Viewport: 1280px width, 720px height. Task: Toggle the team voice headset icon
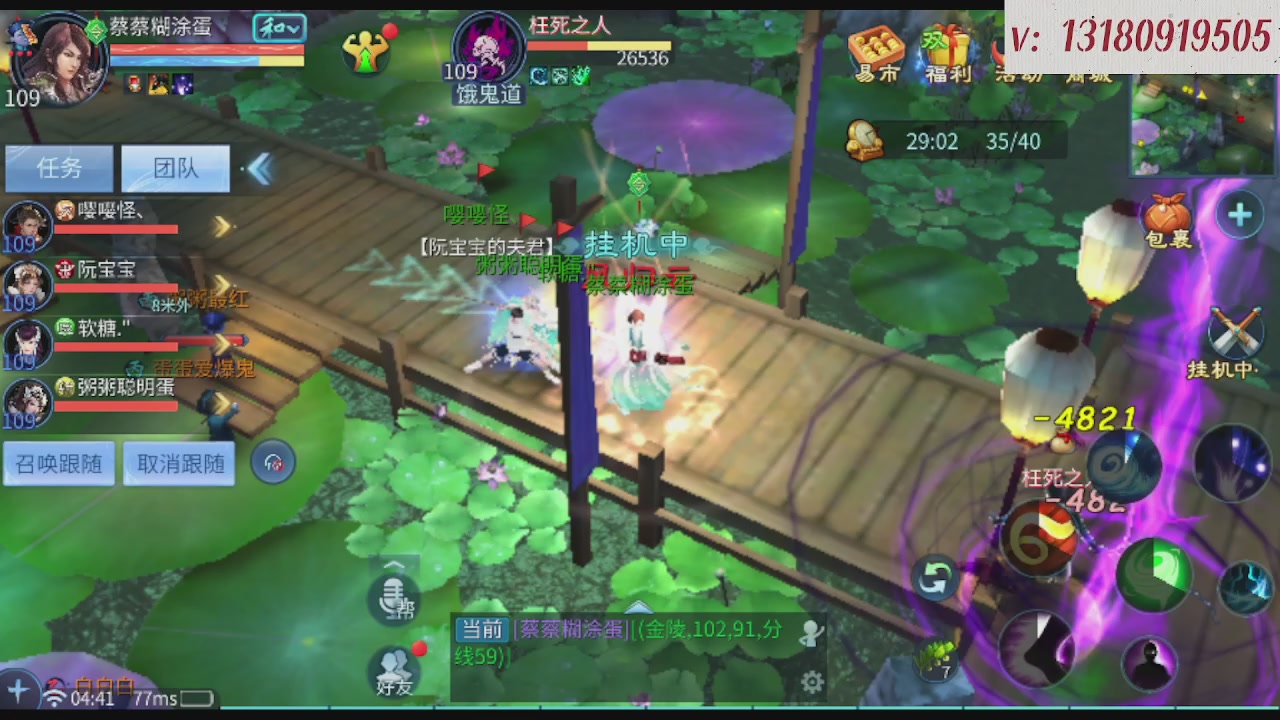click(x=273, y=462)
